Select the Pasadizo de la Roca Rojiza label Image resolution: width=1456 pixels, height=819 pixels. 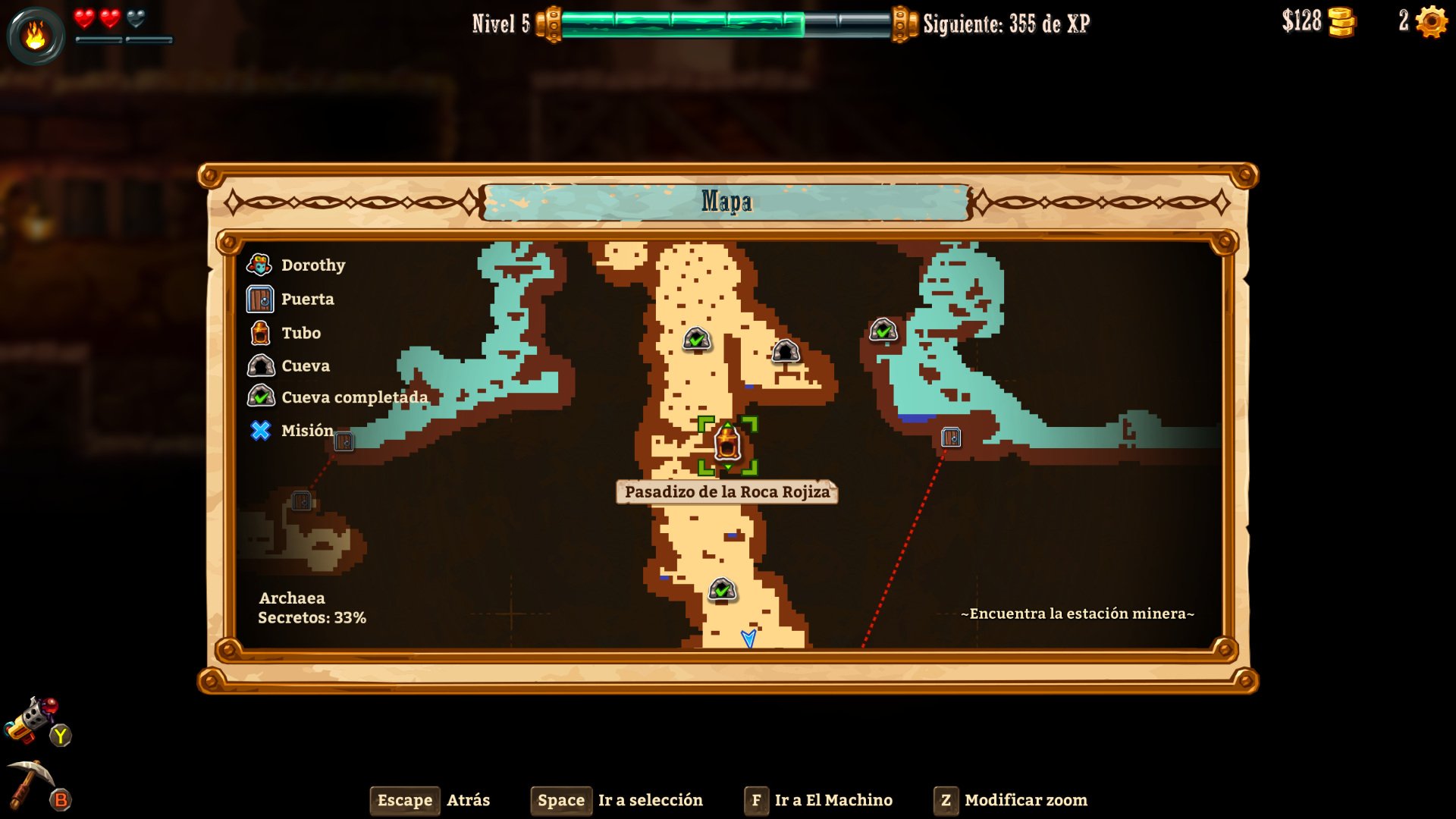point(726,492)
